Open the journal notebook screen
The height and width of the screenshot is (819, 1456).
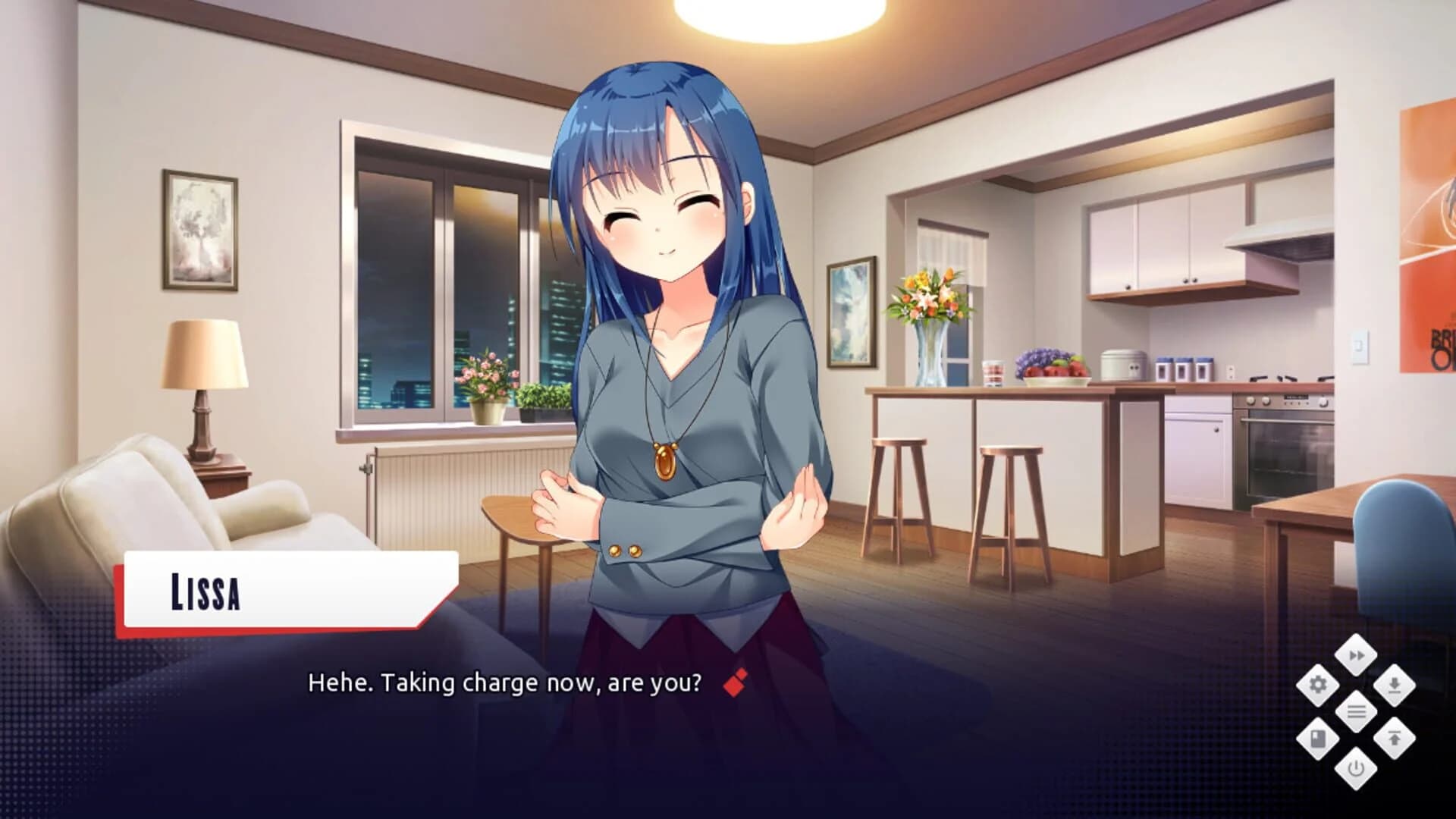[x=1317, y=738]
